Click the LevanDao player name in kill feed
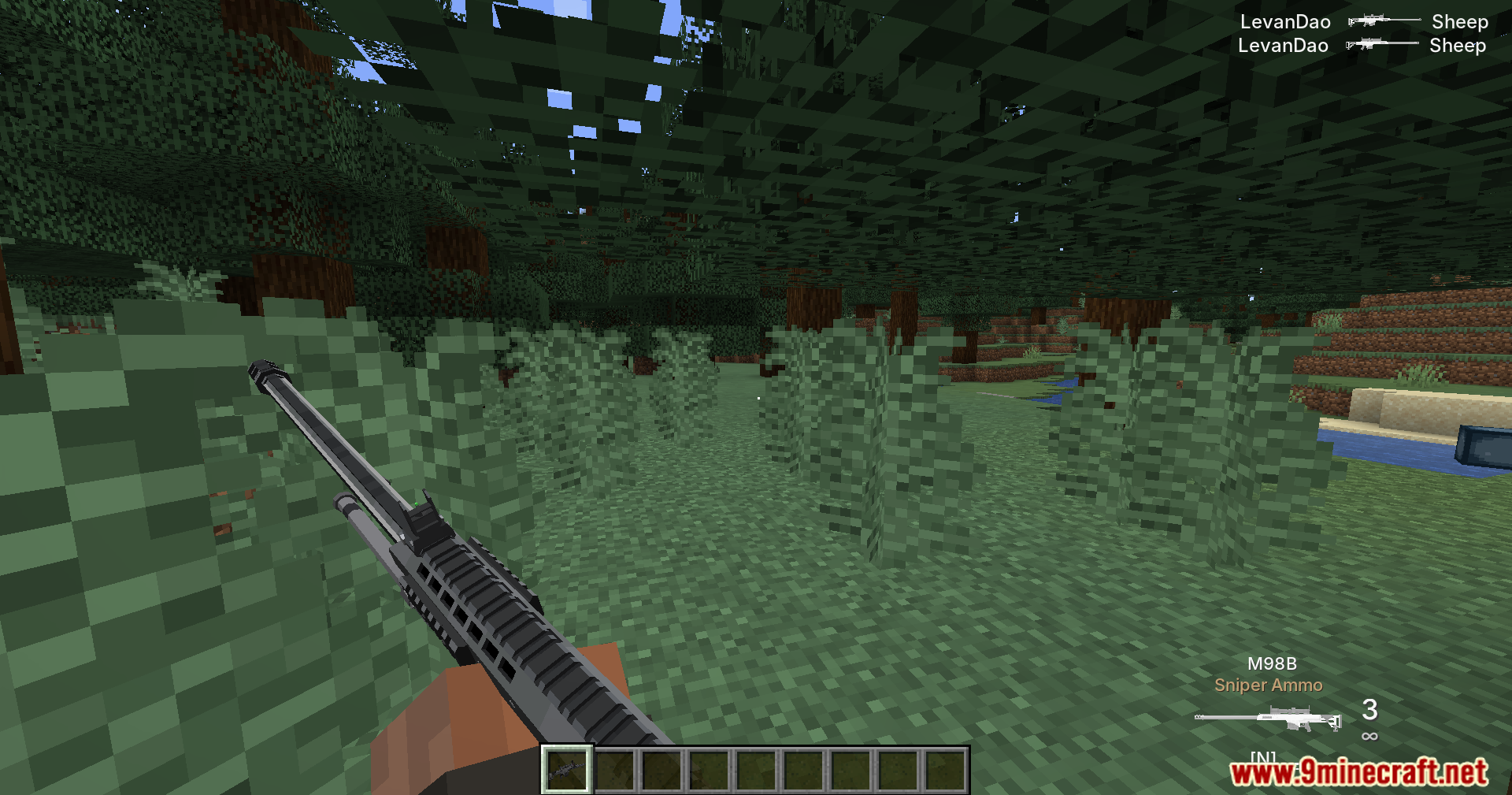 tap(1284, 21)
